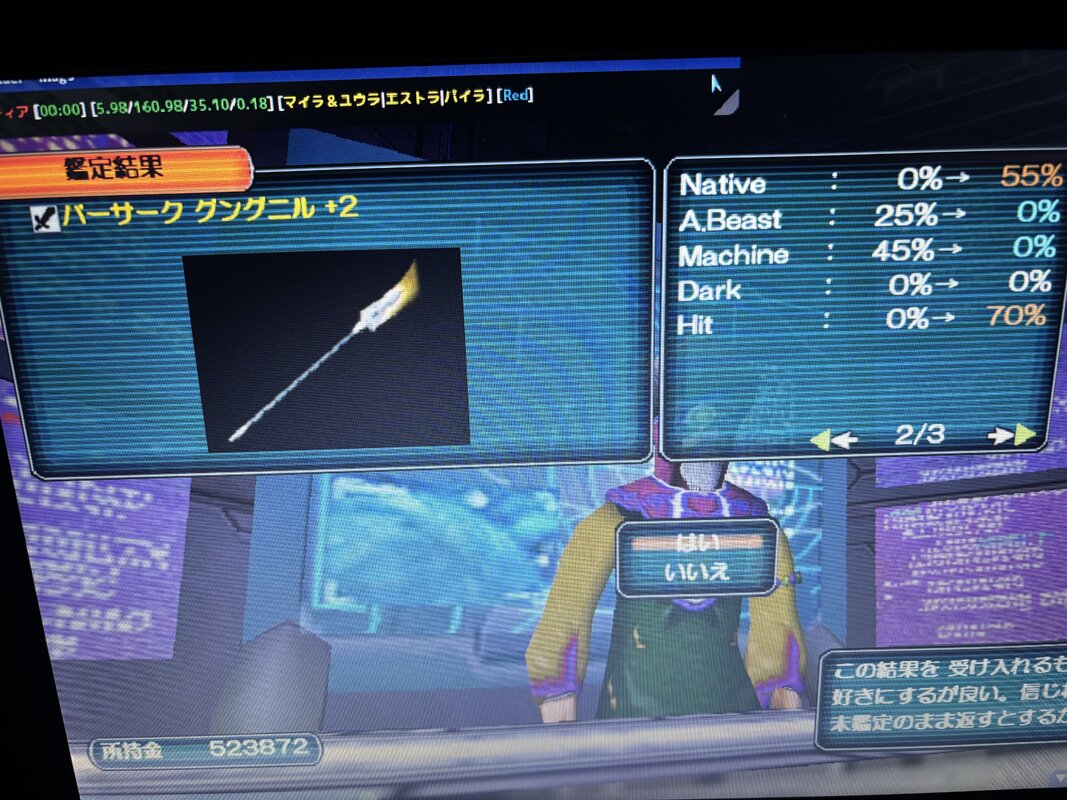Choose はい to accept the appraisal

coord(696,543)
